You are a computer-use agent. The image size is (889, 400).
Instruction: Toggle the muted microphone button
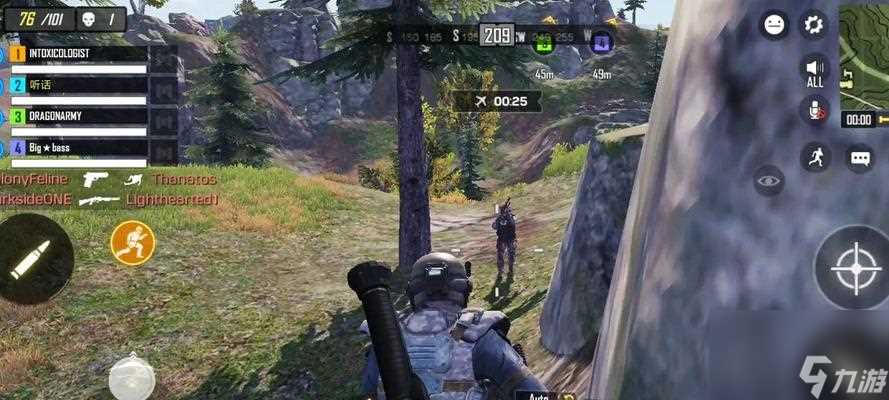815,111
